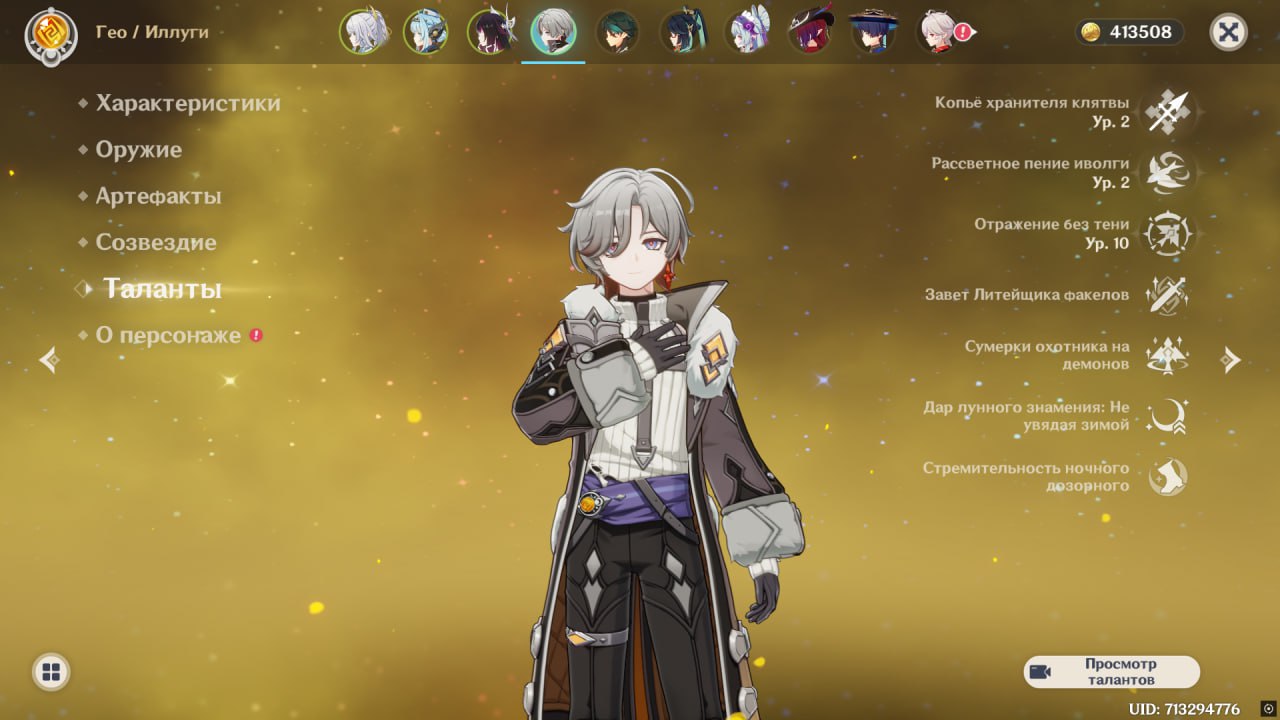View the Сумерки охотника на демонов talent
The width and height of the screenshot is (1280, 720).
[x=1167, y=355]
